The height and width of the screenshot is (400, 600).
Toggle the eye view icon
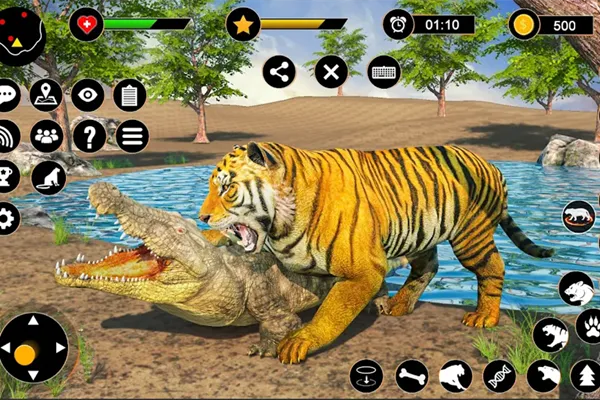(88, 95)
